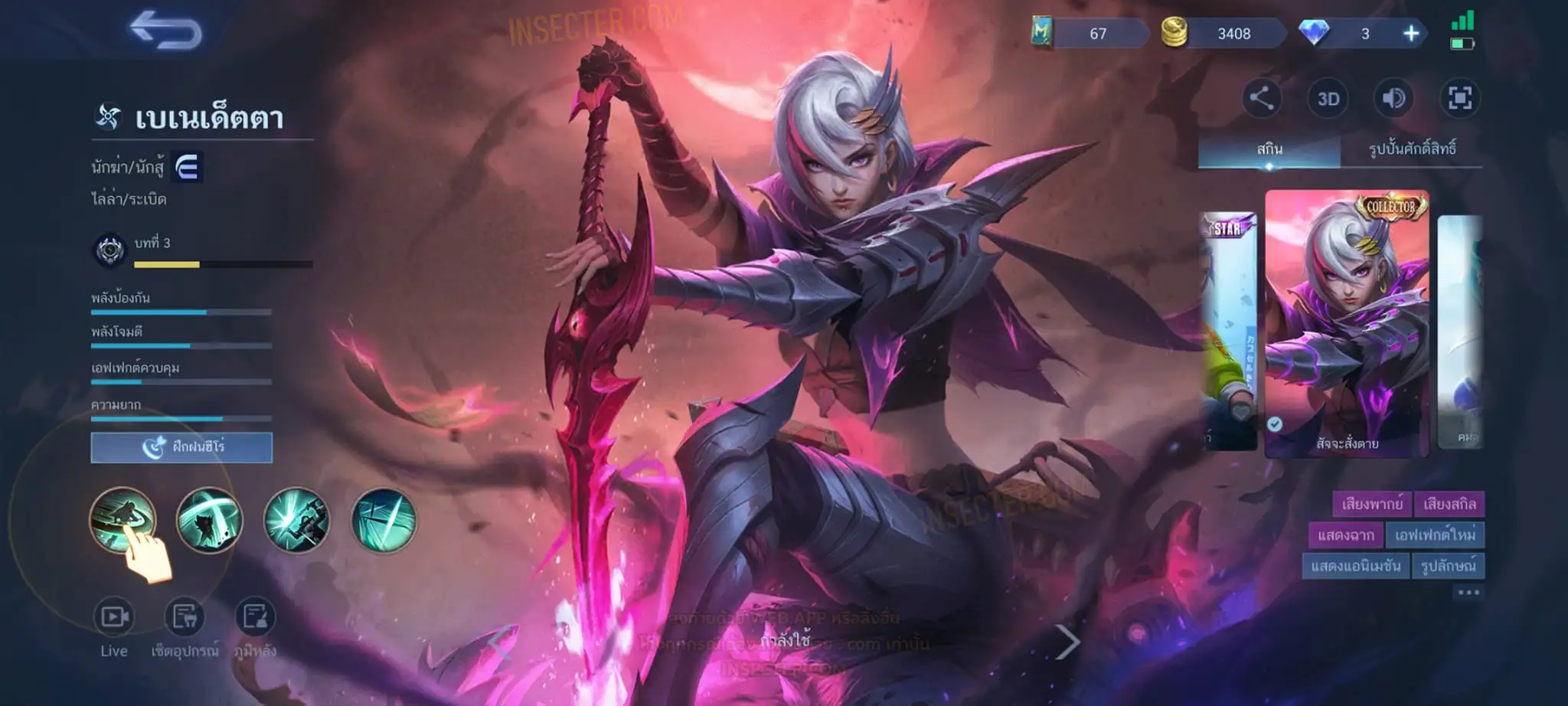The height and width of the screenshot is (706, 1568).
Task: Toggle the speaker sound icon
Action: 1393,98
